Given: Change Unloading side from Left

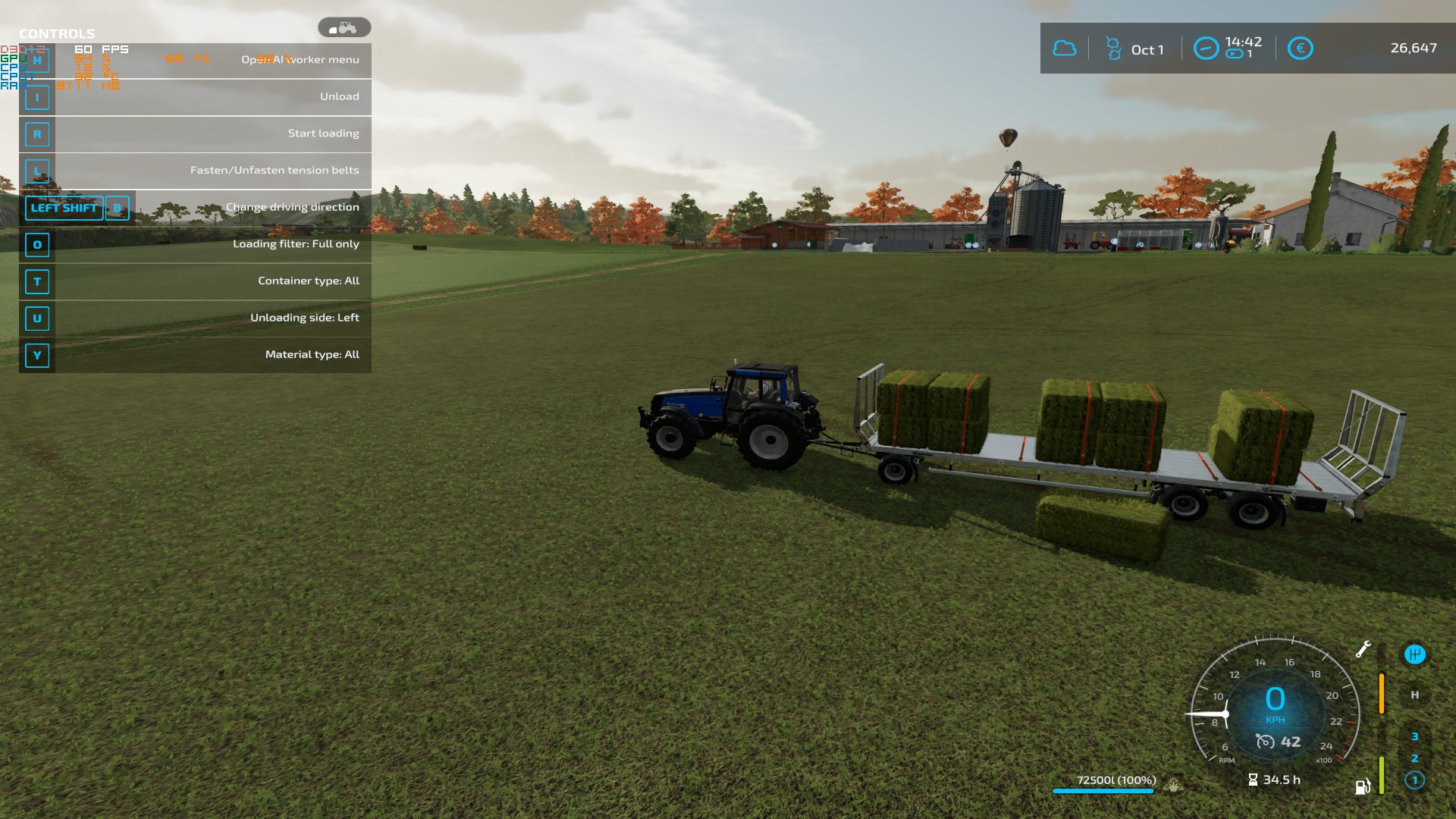Looking at the screenshot, I should [306, 318].
